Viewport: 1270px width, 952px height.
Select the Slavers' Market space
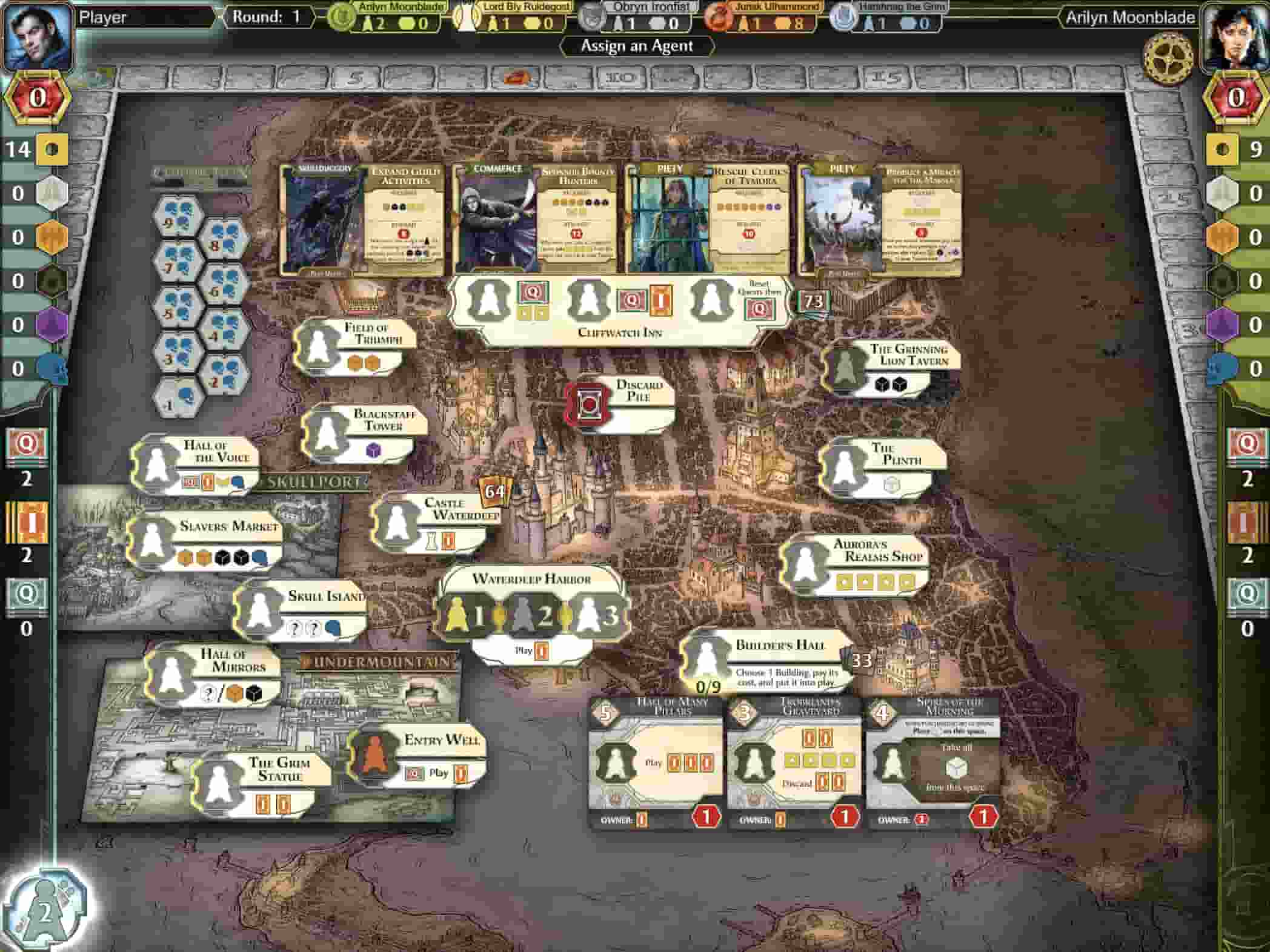[x=151, y=540]
